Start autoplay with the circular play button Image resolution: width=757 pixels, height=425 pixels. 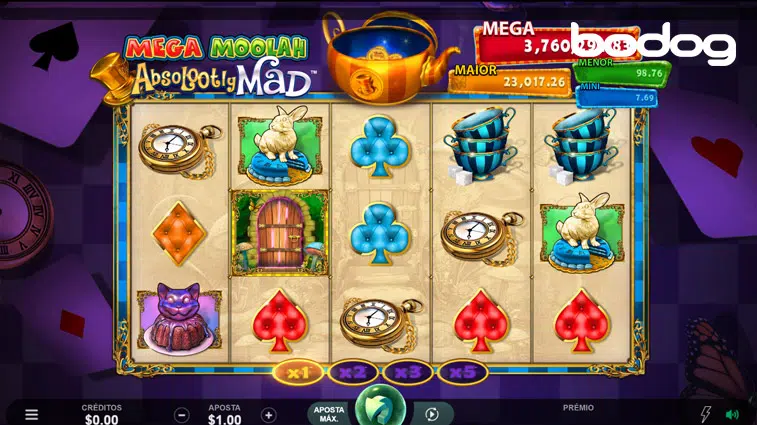tap(432, 414)
